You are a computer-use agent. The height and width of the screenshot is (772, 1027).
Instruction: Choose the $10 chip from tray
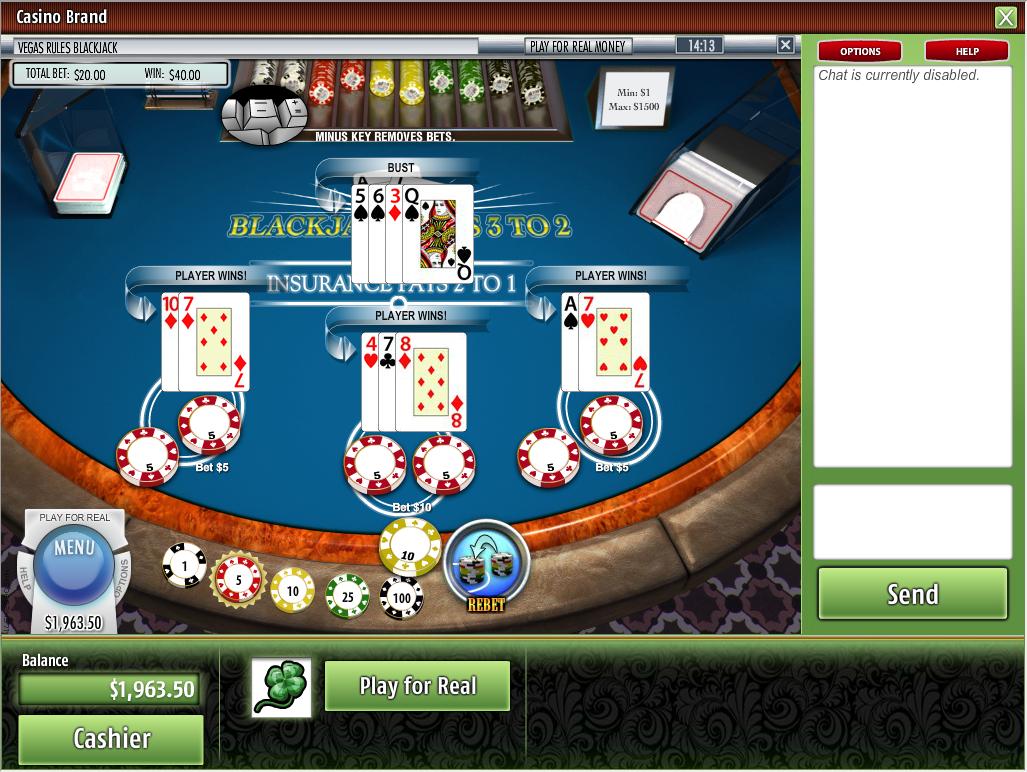click(293, 590)
